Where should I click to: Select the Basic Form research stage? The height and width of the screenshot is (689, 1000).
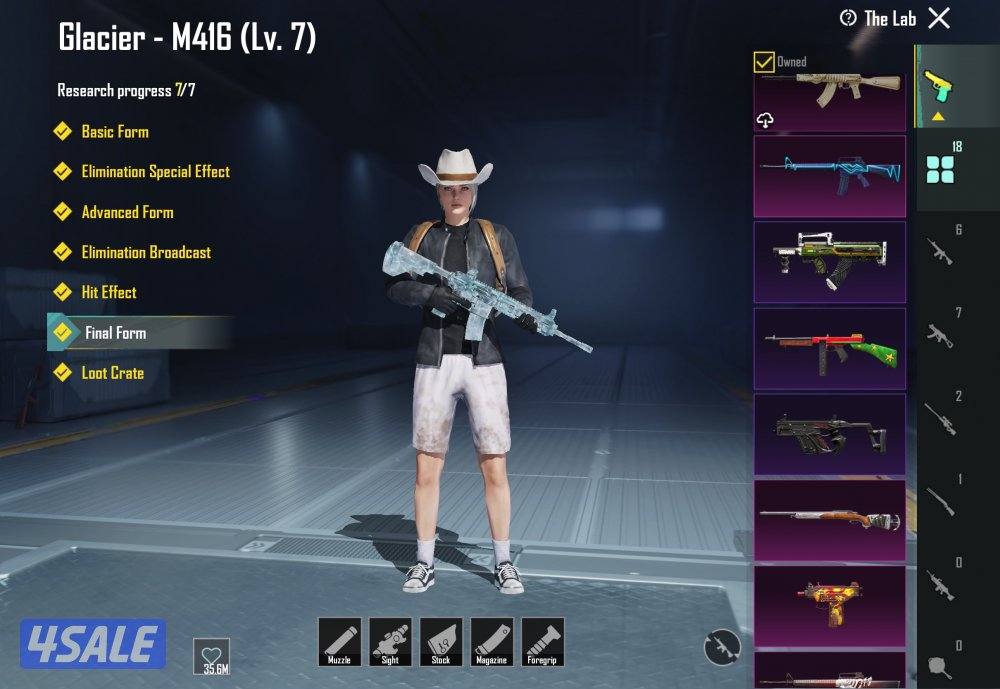[x=114, y=131]
